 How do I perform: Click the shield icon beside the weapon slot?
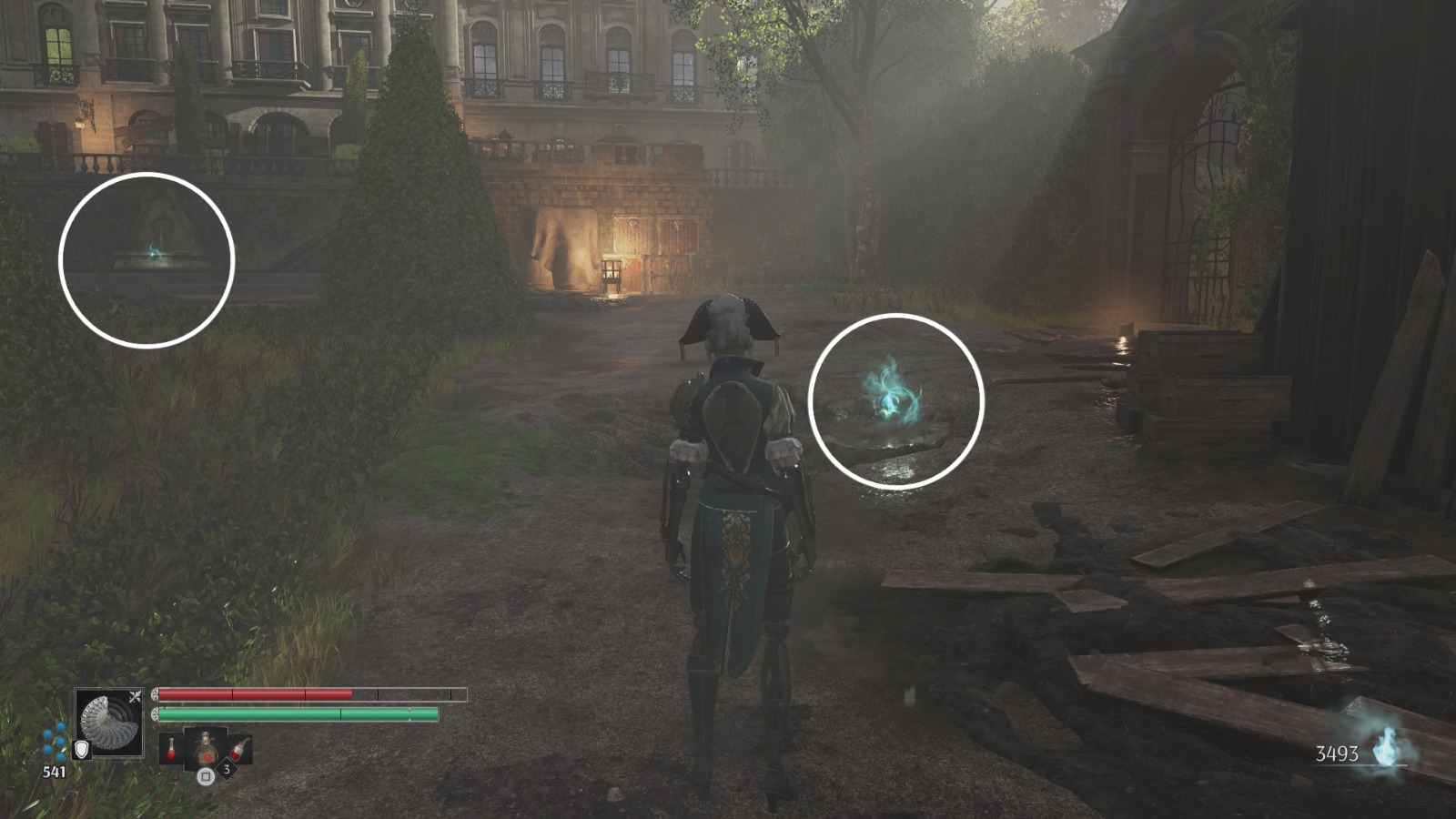click(82, 750)
